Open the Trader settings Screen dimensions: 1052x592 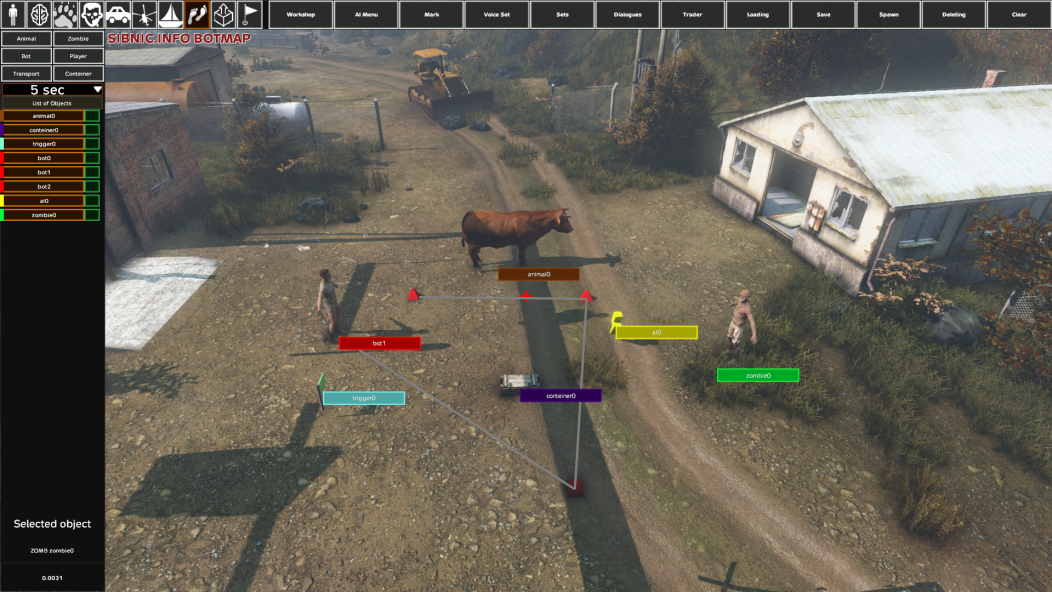(x=692, y=15)
